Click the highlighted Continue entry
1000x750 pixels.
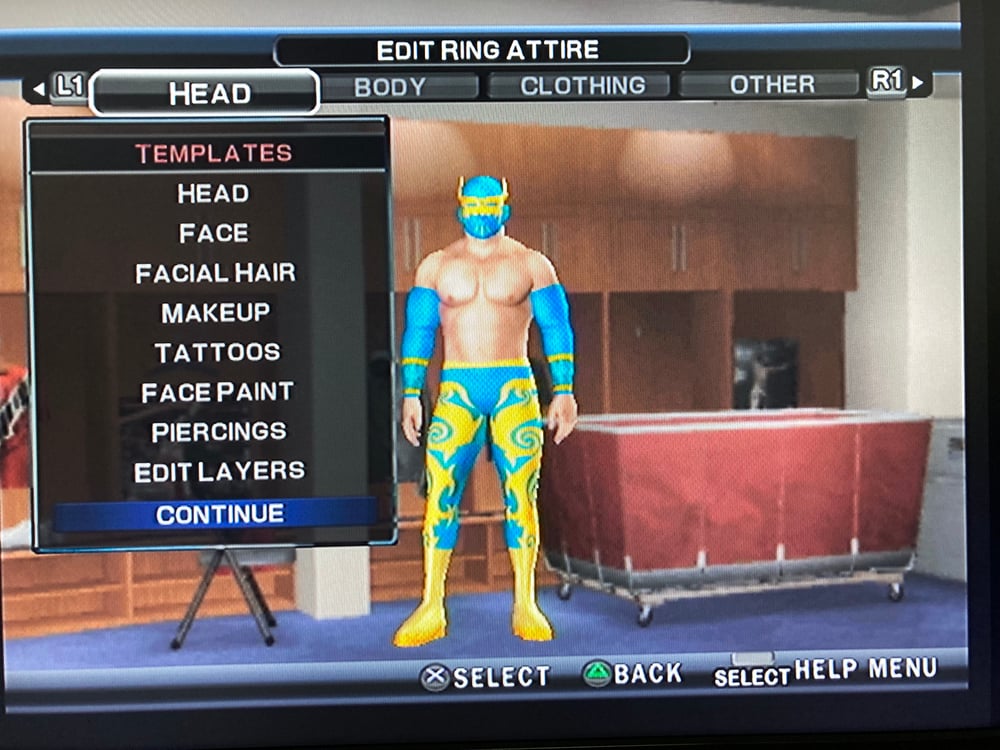pyautogui.click(x=219, y=514)
